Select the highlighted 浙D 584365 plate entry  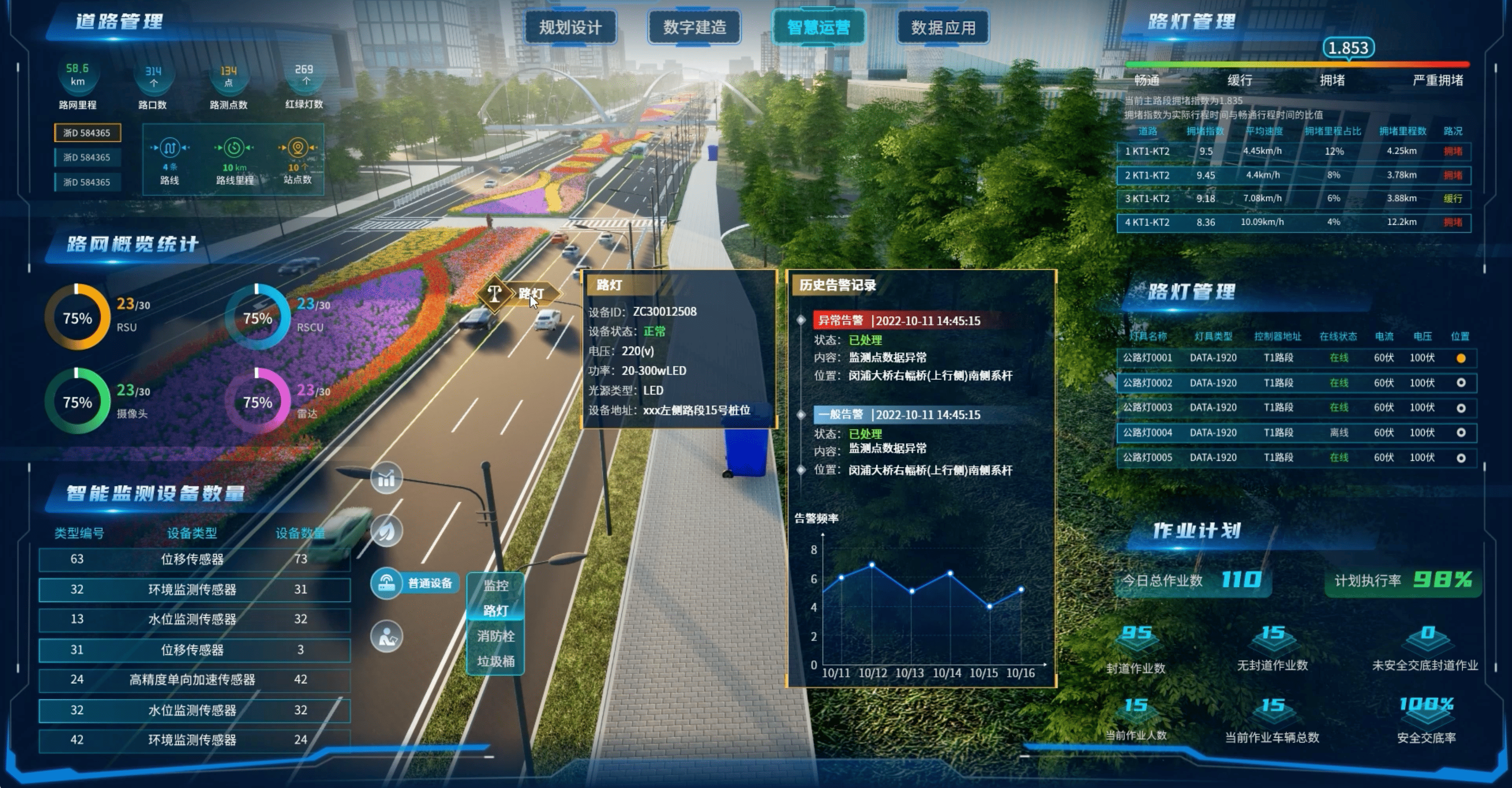[87, 133]
